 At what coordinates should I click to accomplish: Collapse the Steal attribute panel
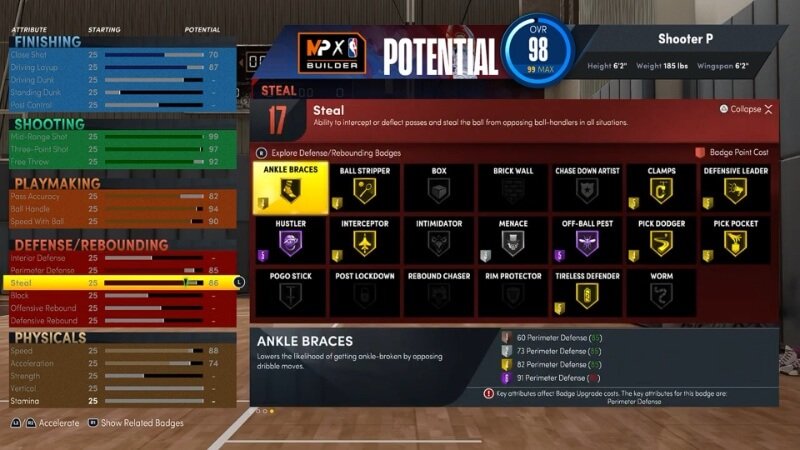[745, 109]
